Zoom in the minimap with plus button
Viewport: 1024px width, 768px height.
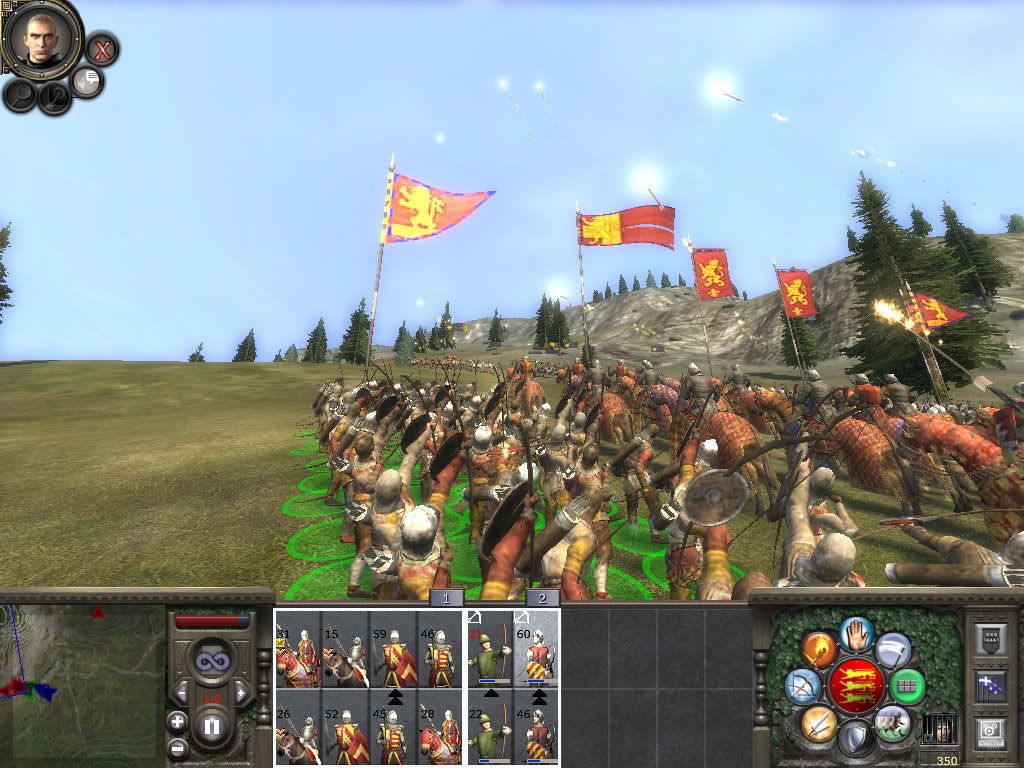coord(177,721)
